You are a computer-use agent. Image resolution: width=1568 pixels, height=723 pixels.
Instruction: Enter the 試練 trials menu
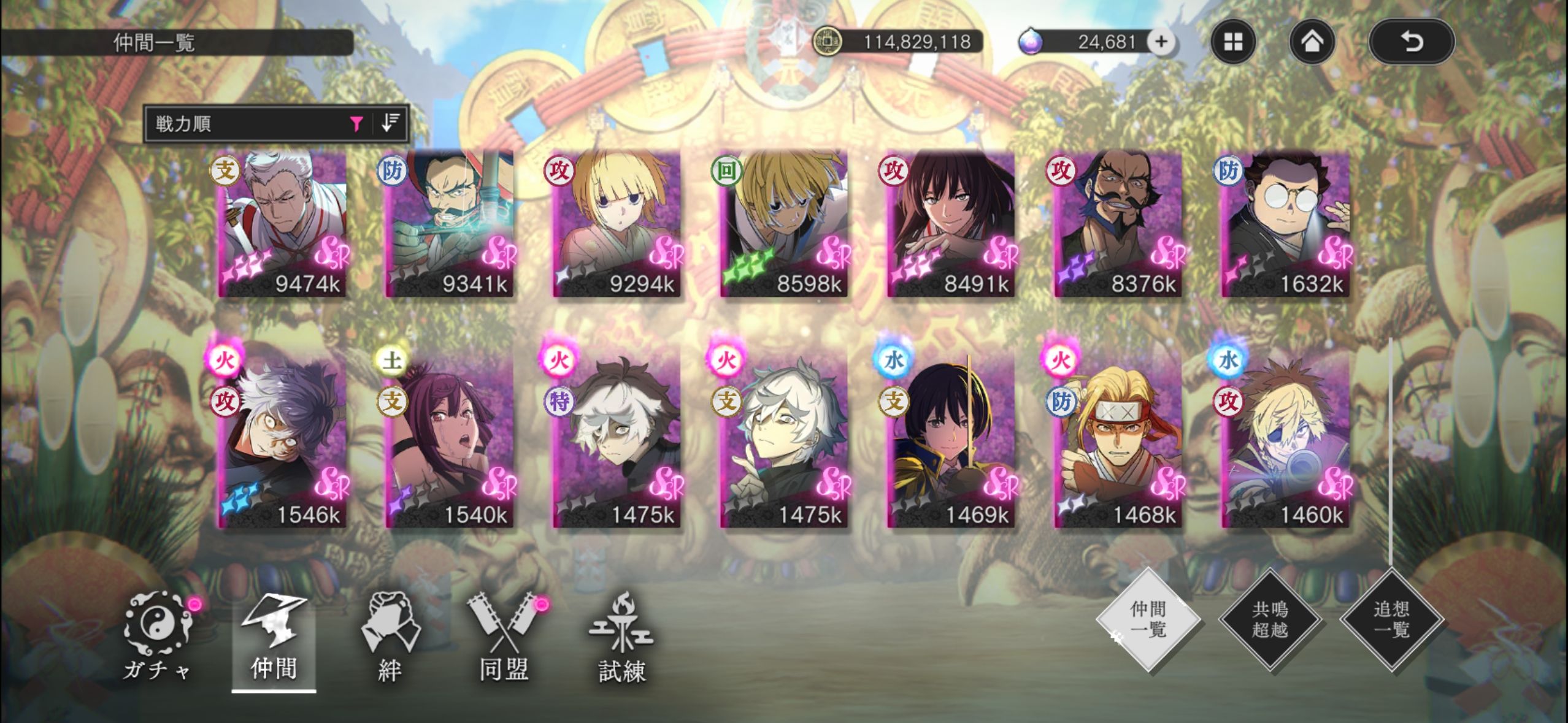tap(621, 638)
